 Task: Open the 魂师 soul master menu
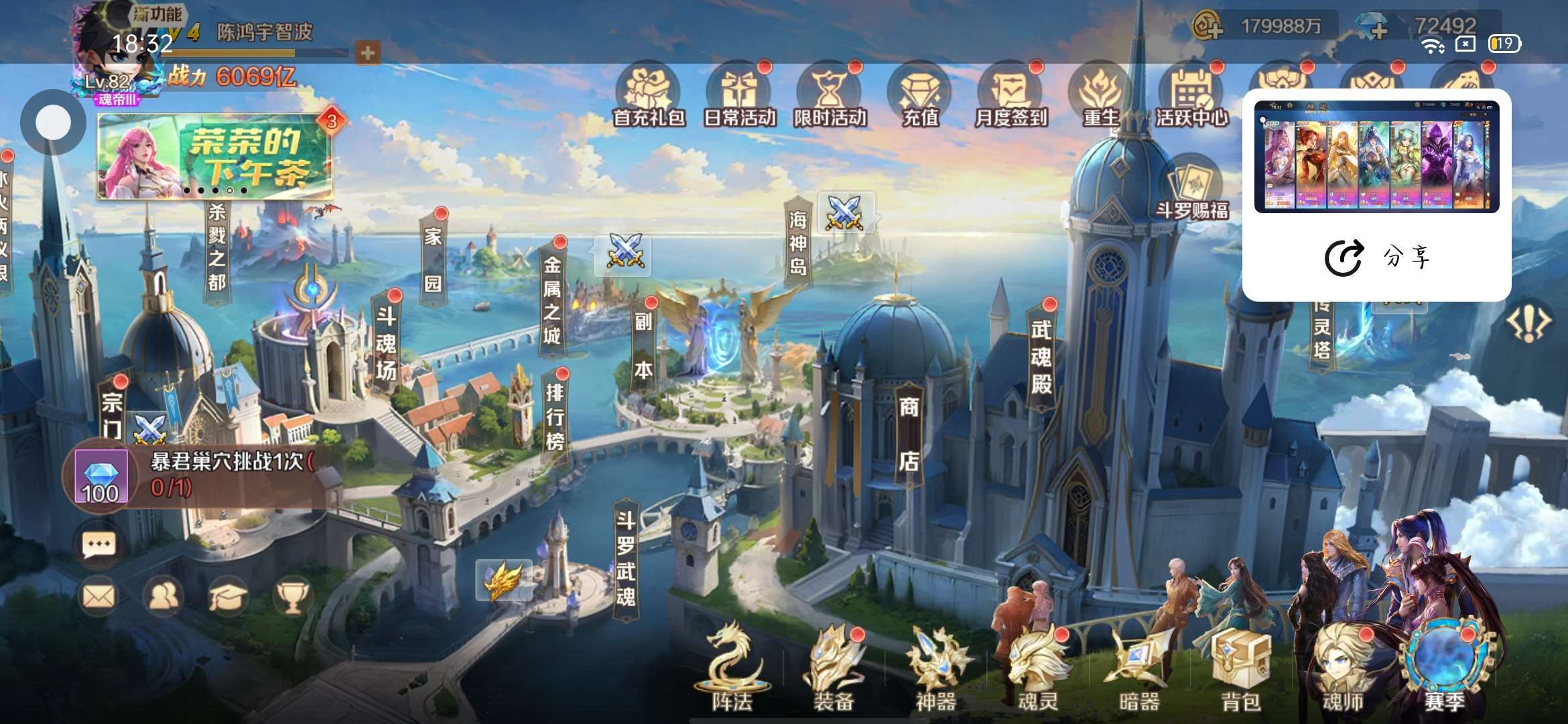[1343, 669]
